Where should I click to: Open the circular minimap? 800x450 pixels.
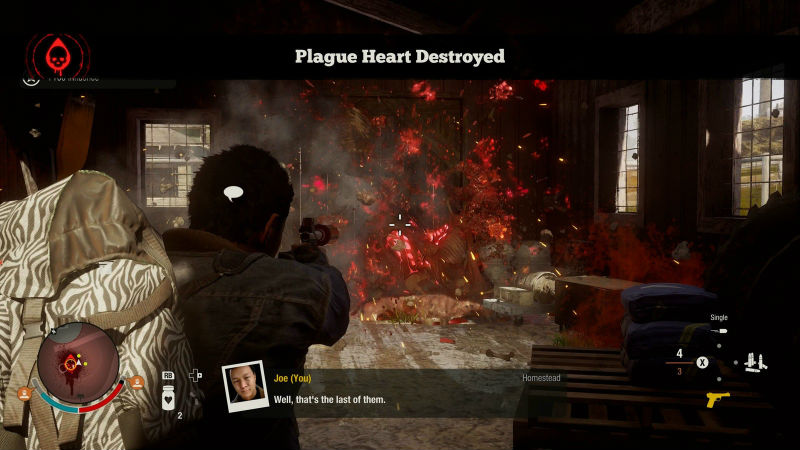tap(76, 360)
